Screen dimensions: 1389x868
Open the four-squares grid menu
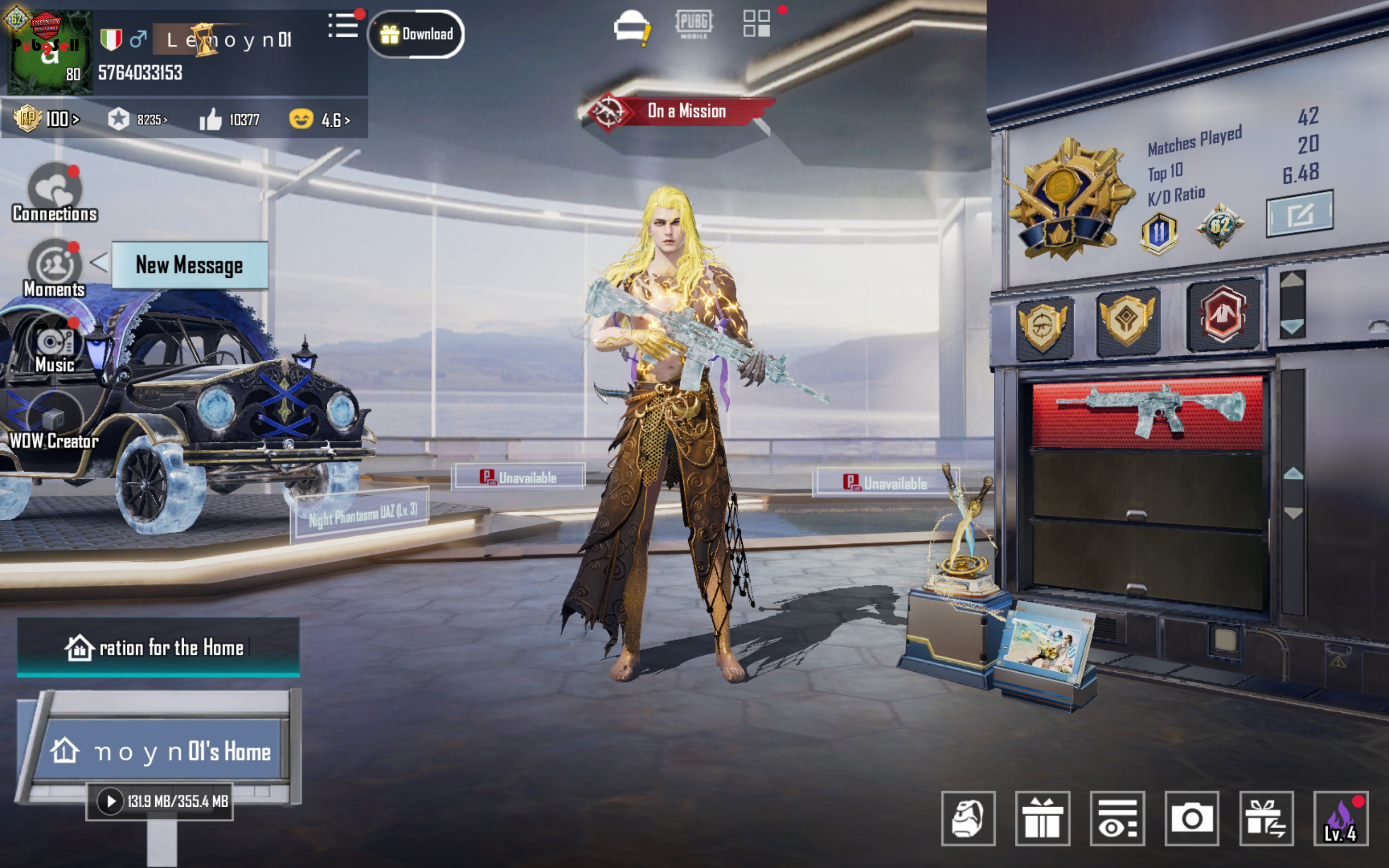(x=757, y=24)
